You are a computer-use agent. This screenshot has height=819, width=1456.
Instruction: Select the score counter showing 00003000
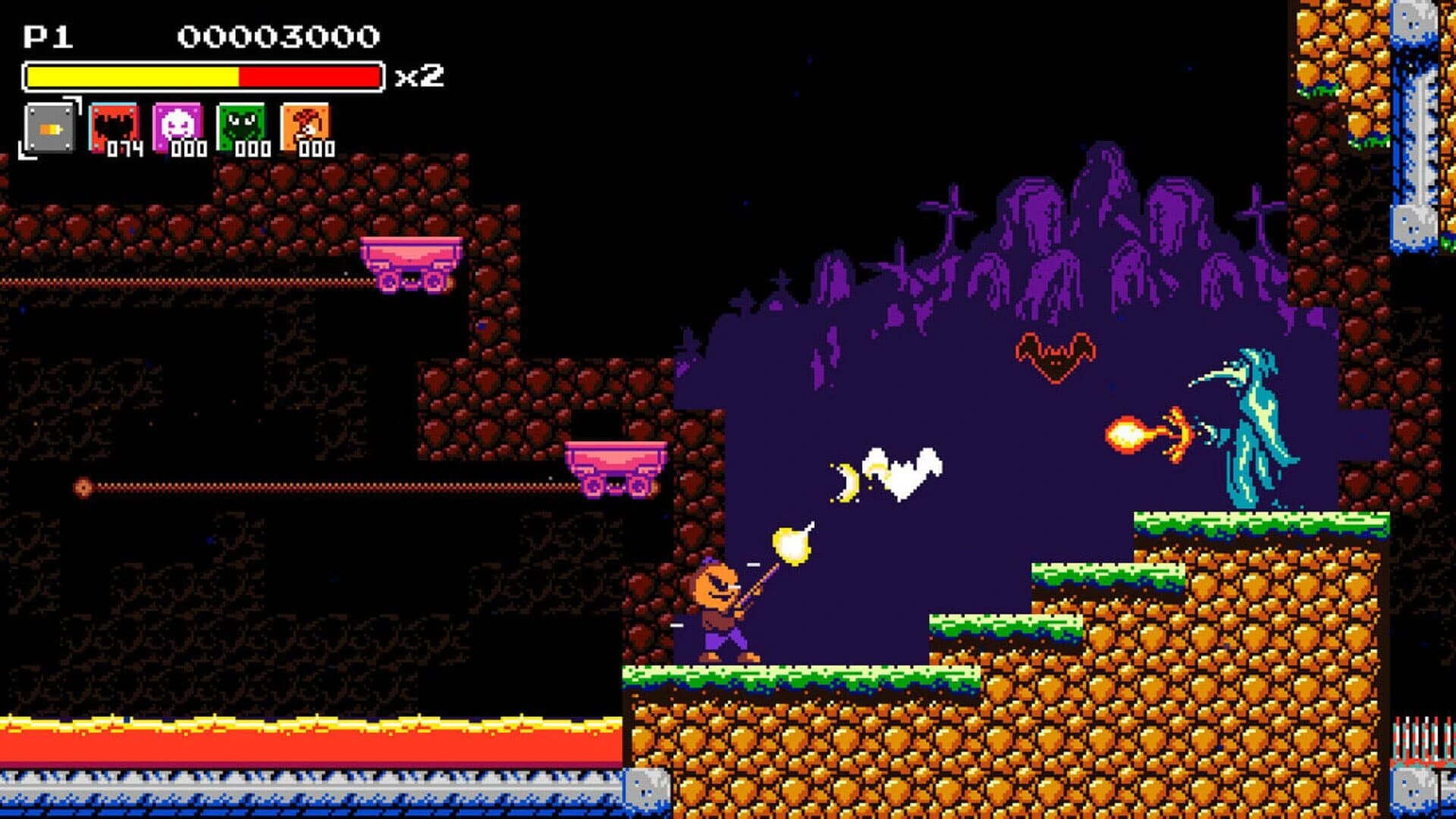pyautogui.click(x=277, y=36)
